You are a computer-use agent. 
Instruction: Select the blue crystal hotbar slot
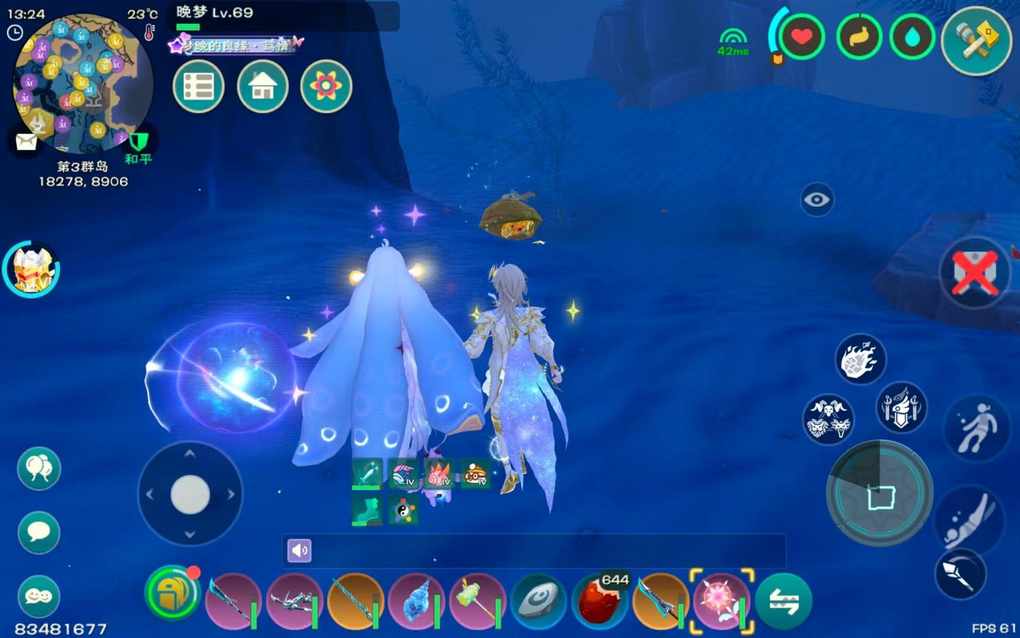pyautogui.click(x=417, y=601)
